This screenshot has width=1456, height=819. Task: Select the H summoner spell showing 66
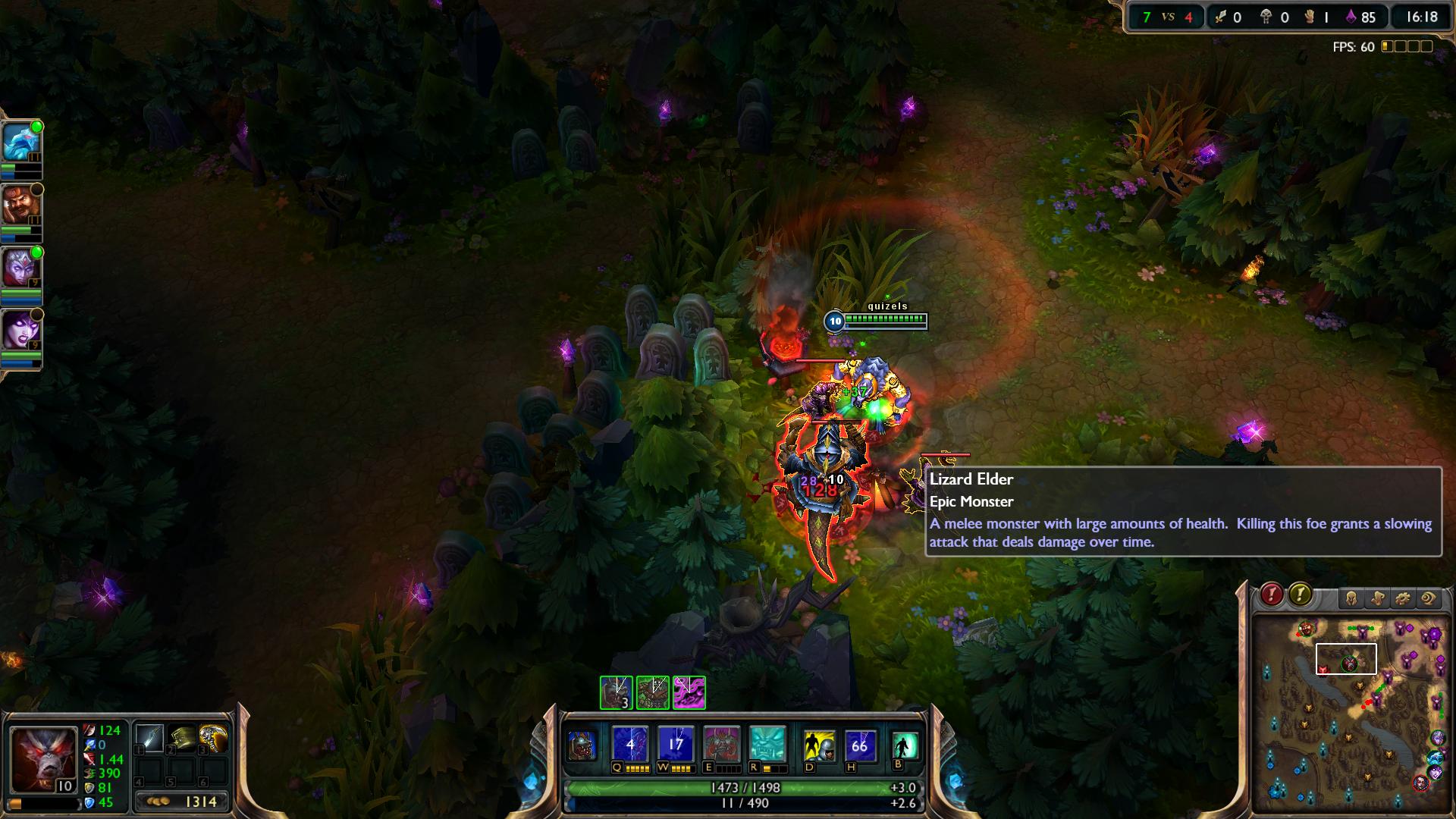click(x=859, y=746)
